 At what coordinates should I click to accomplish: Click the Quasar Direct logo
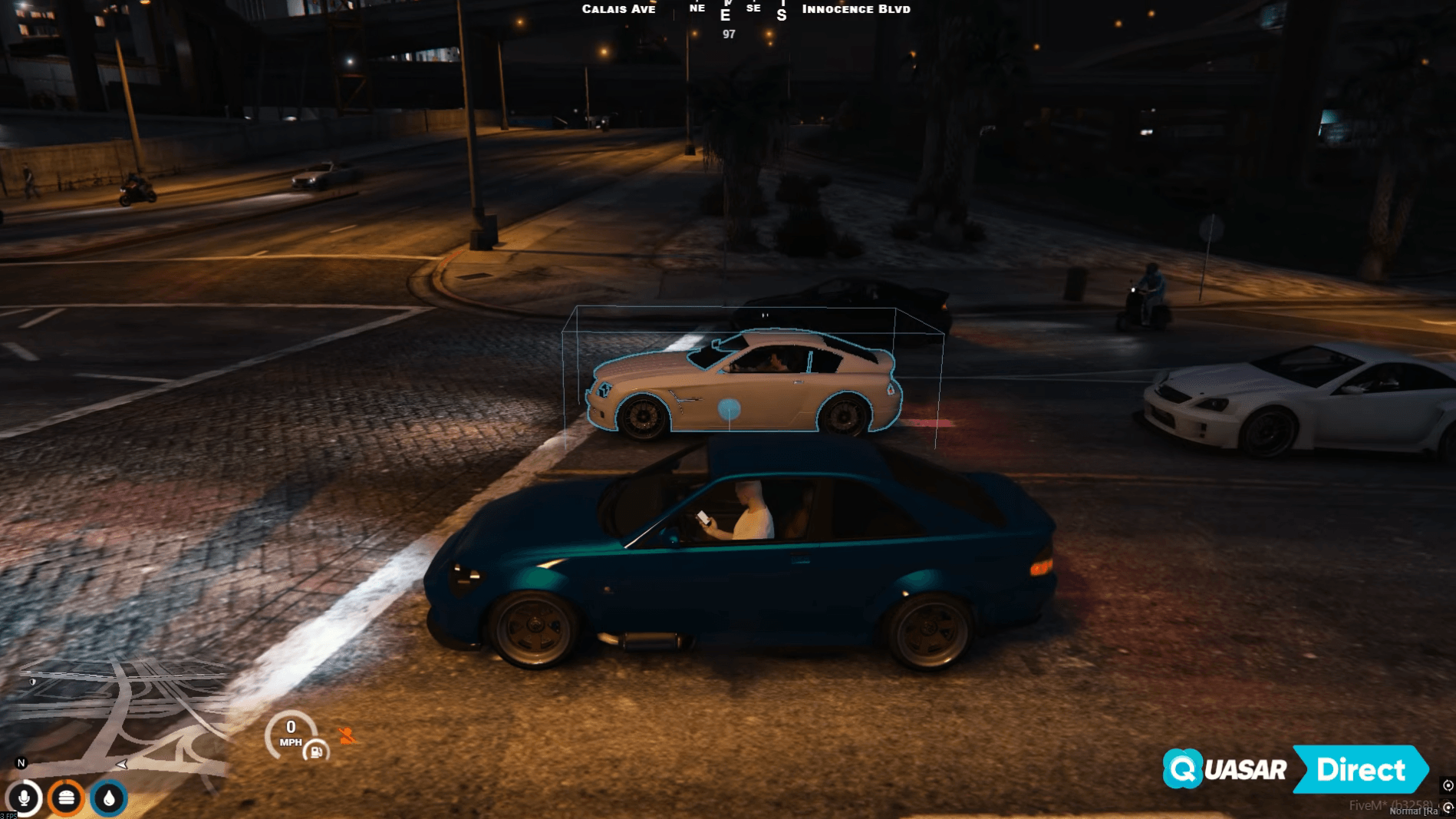pyautogui.click(x=1295, y=769)
